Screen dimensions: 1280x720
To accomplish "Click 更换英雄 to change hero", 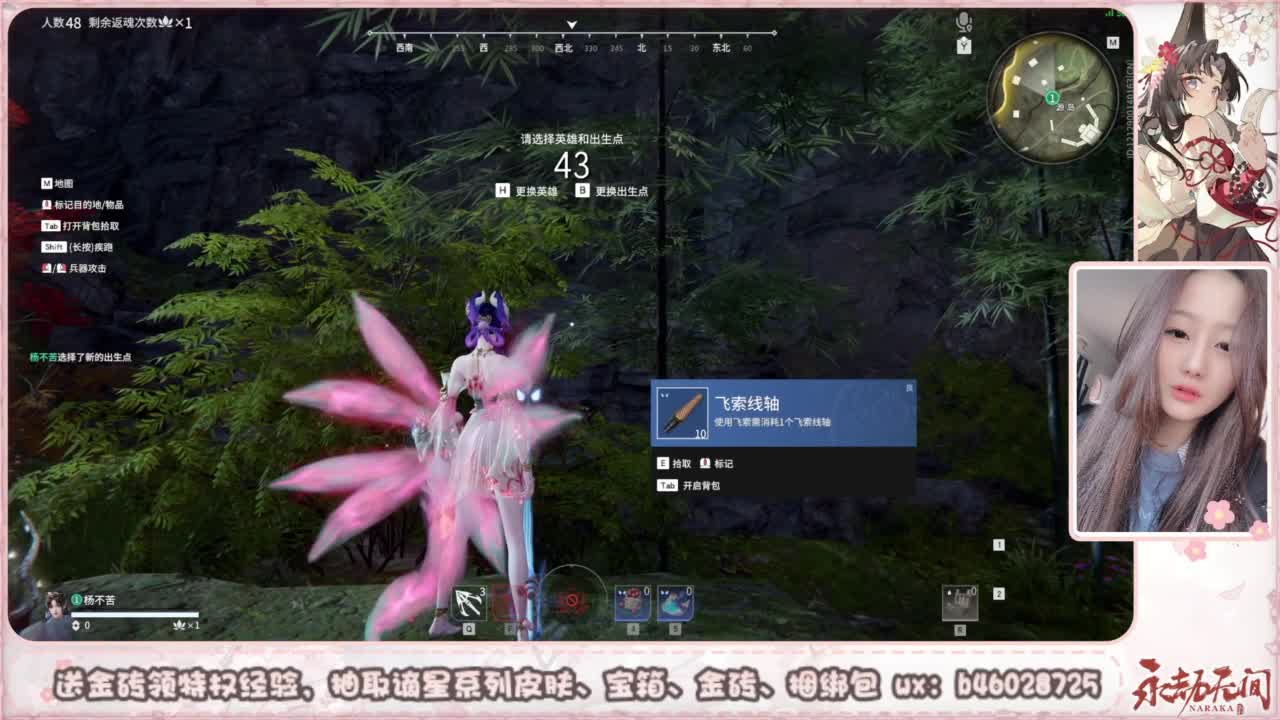I will [x=531, y=188].
